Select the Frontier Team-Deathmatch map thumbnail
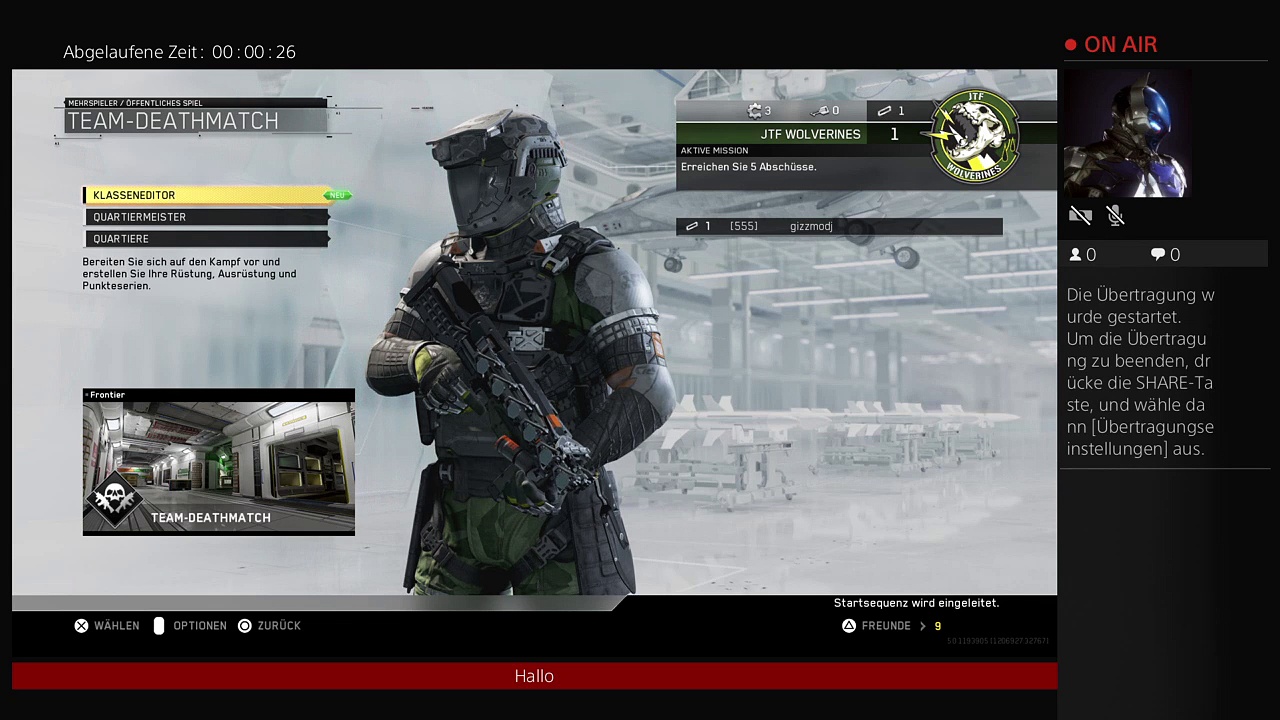The width and height of the screenshot is (1280, 720). click(x=218, y=462)
